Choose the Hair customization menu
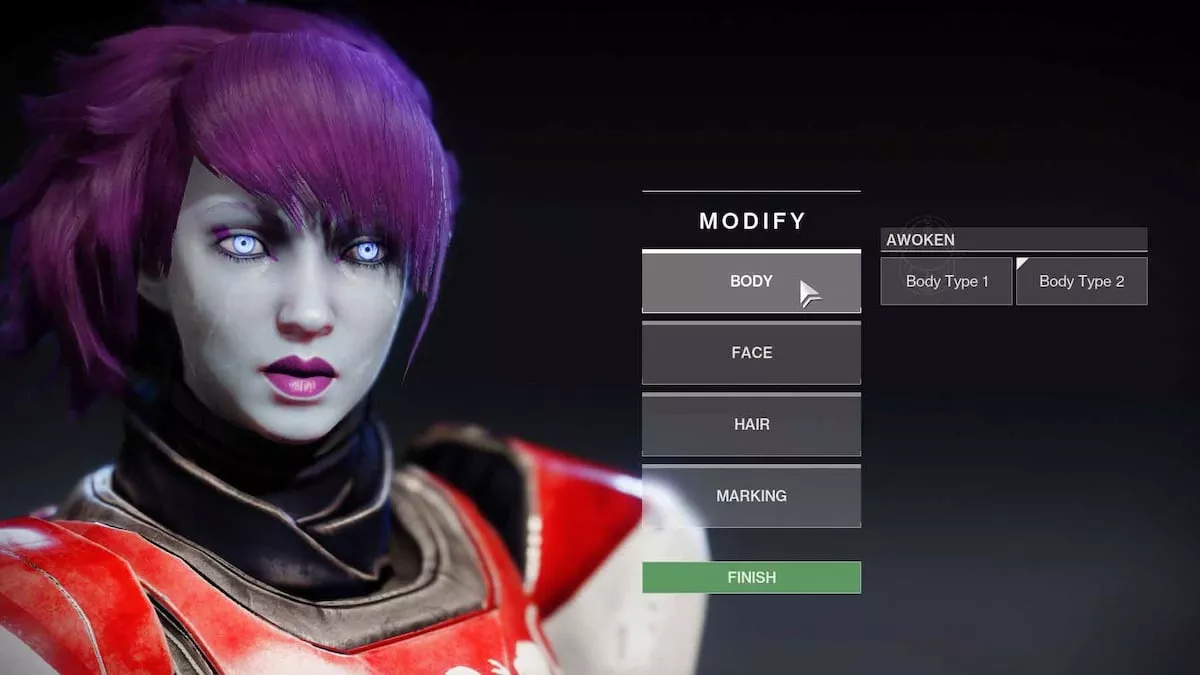Image resolution: width=1200 pixels, height=675 pixels. click(751, 425)
